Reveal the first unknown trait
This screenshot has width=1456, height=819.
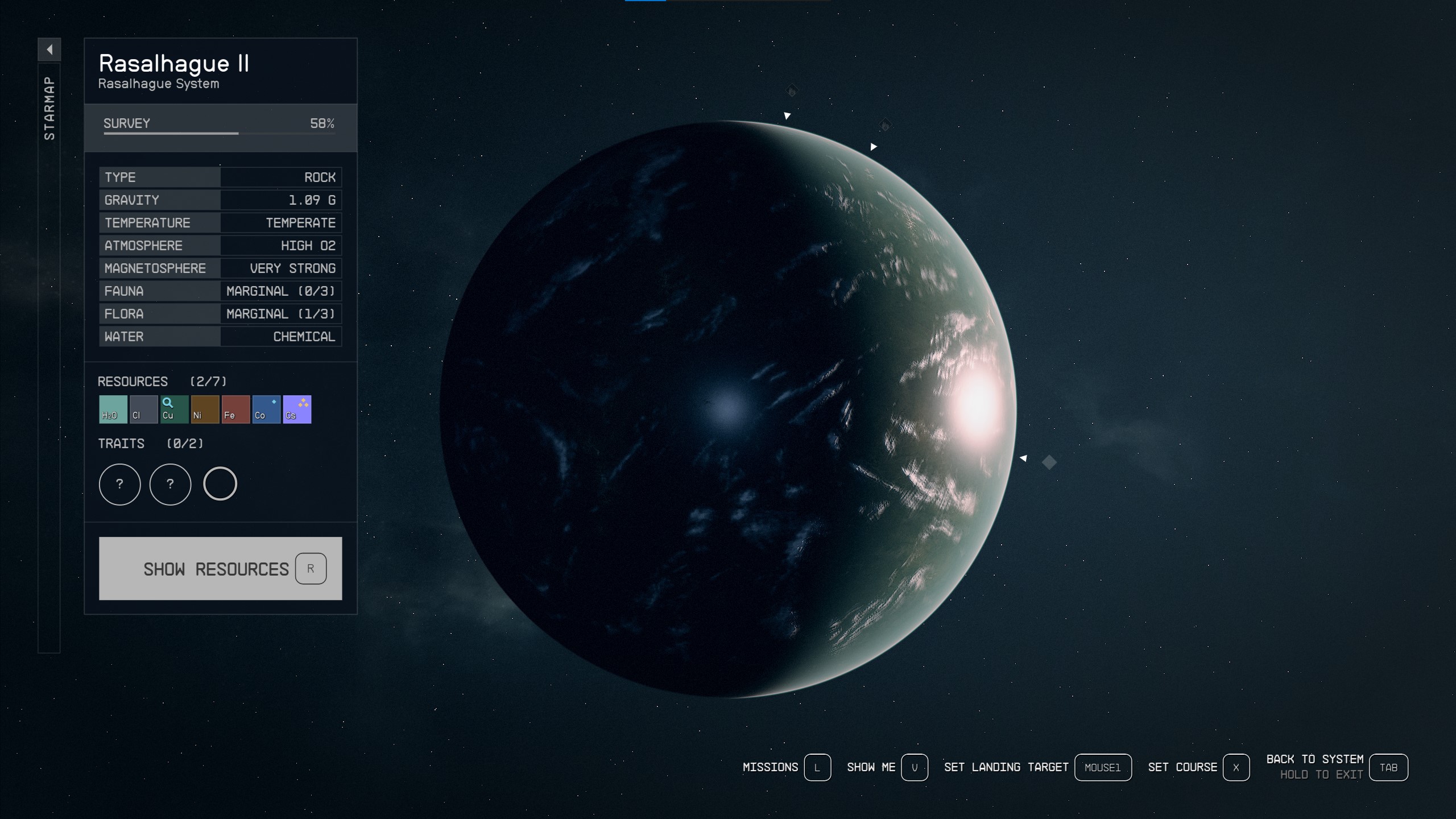(119, 484)
